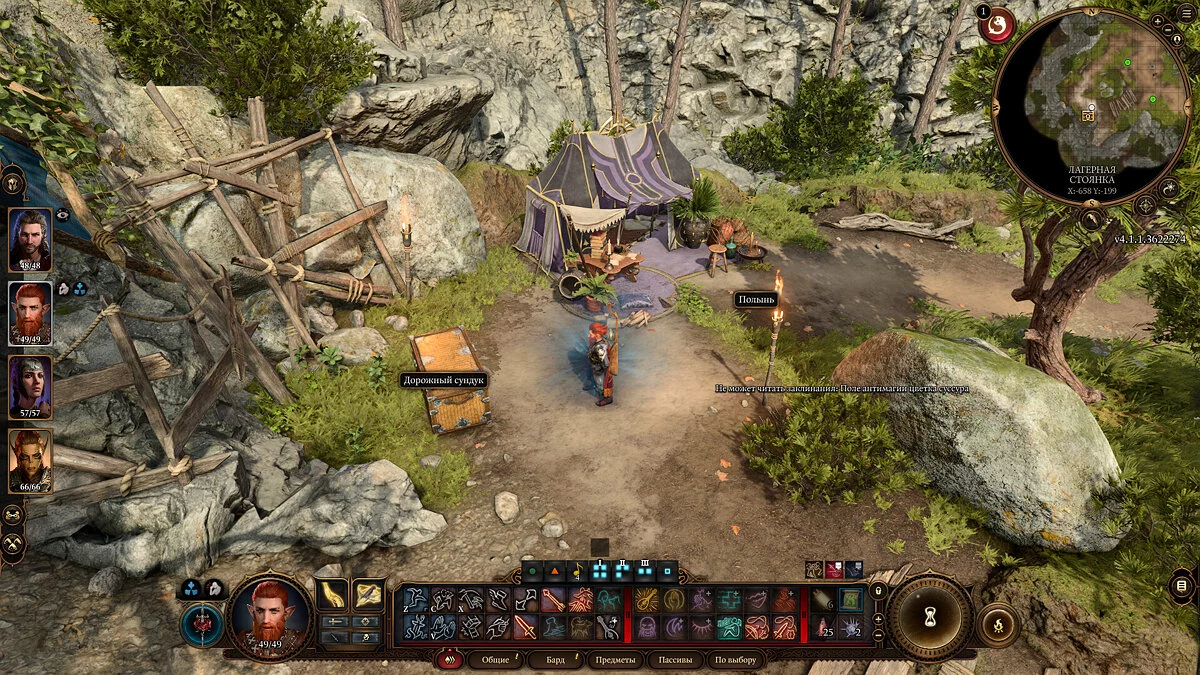Viewport: 1200px width, 675px height.
Task: Activate the green cross healing spell icon
Action: (729, 600)
